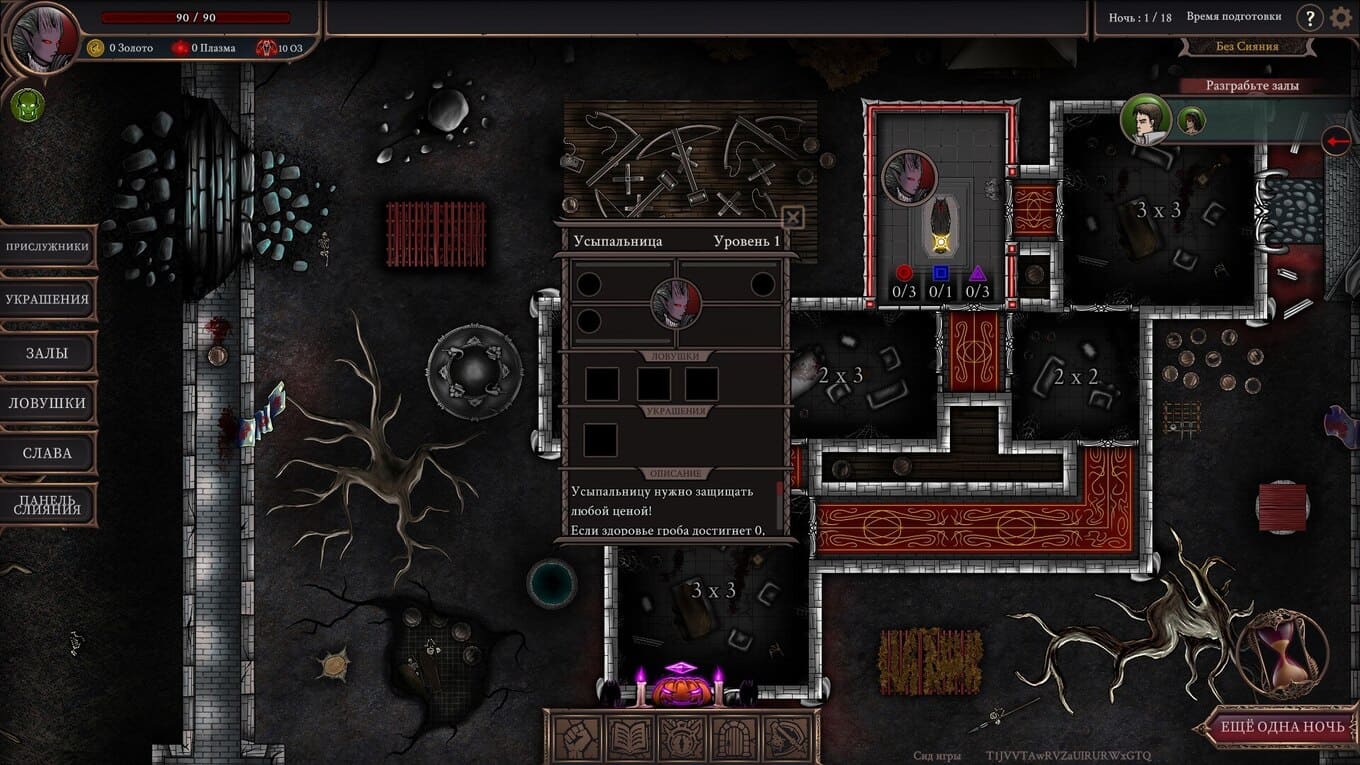Image resolution: width=1360 pixels, height=765 pixels.
Task: Activate the eye sigil toolbar icon
Action: (x=682, y=738)
